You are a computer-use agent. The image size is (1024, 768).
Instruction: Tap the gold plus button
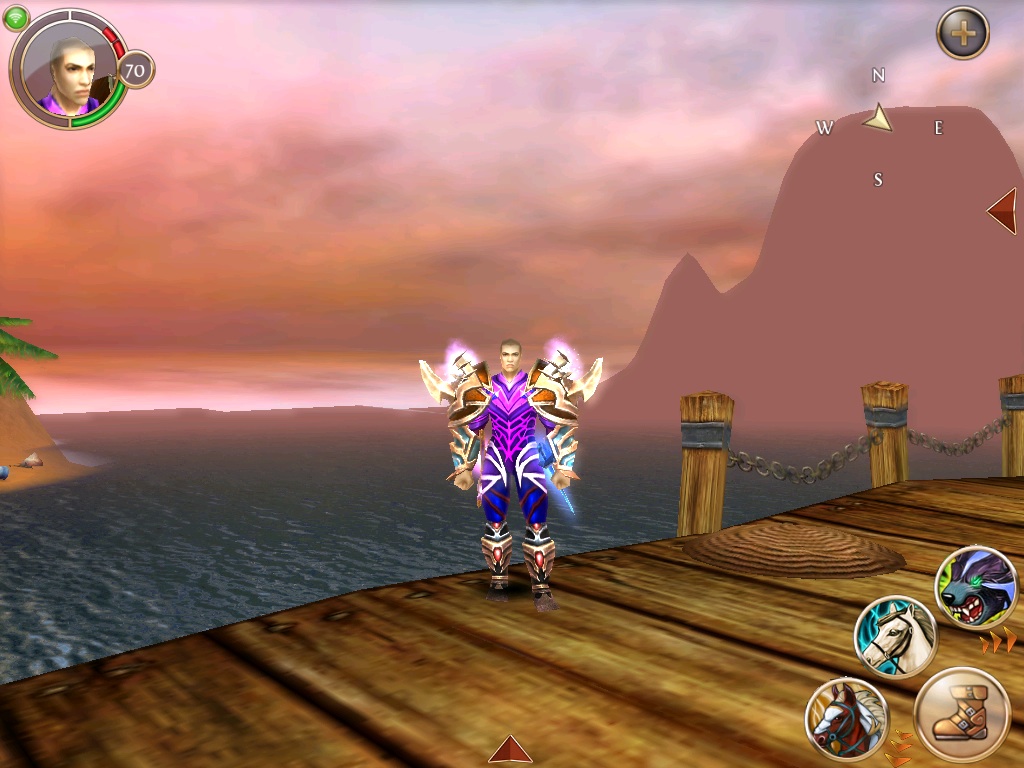pos(962,34)
